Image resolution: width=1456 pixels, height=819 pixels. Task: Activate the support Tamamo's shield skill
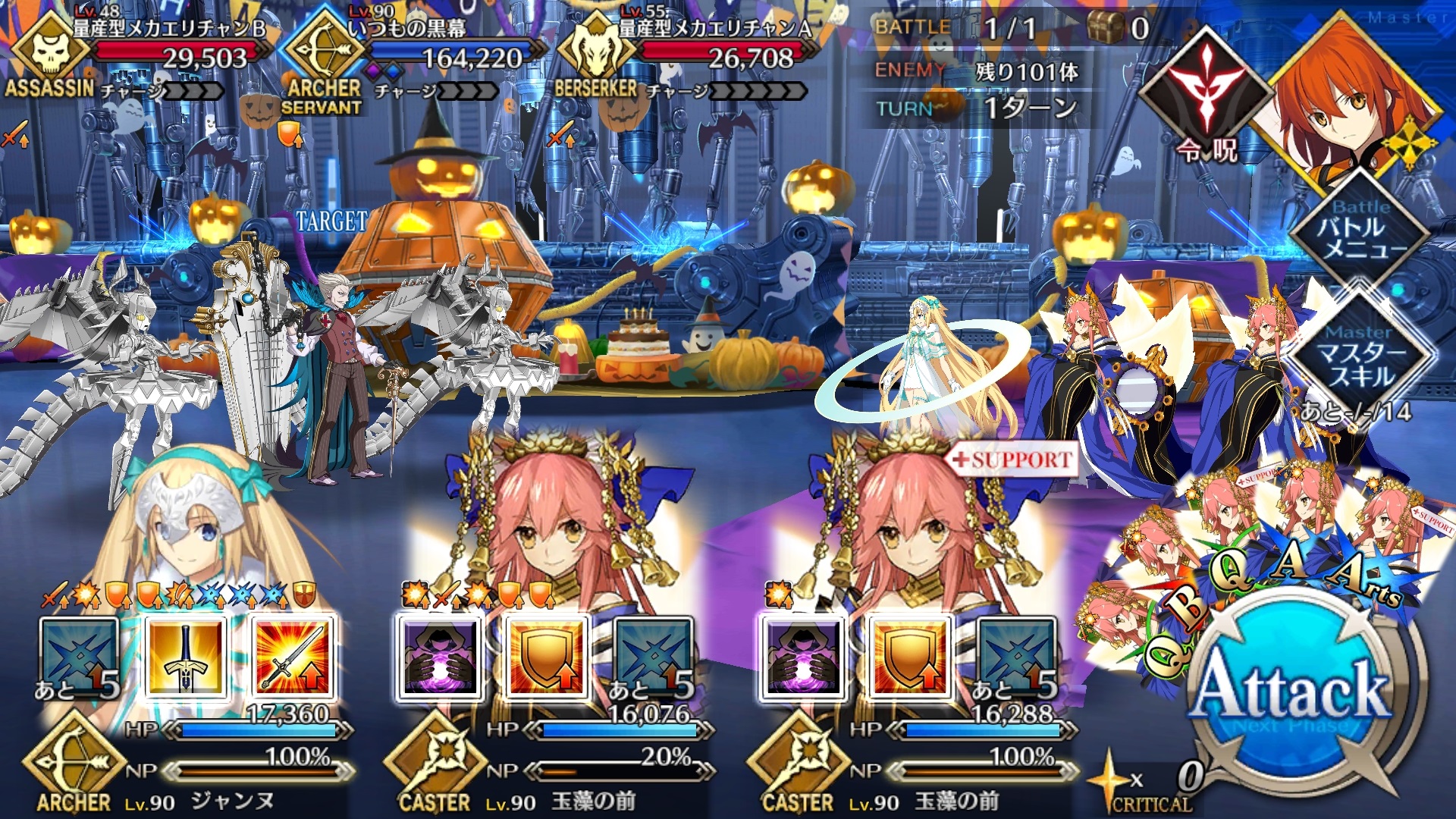pos(908,657)
